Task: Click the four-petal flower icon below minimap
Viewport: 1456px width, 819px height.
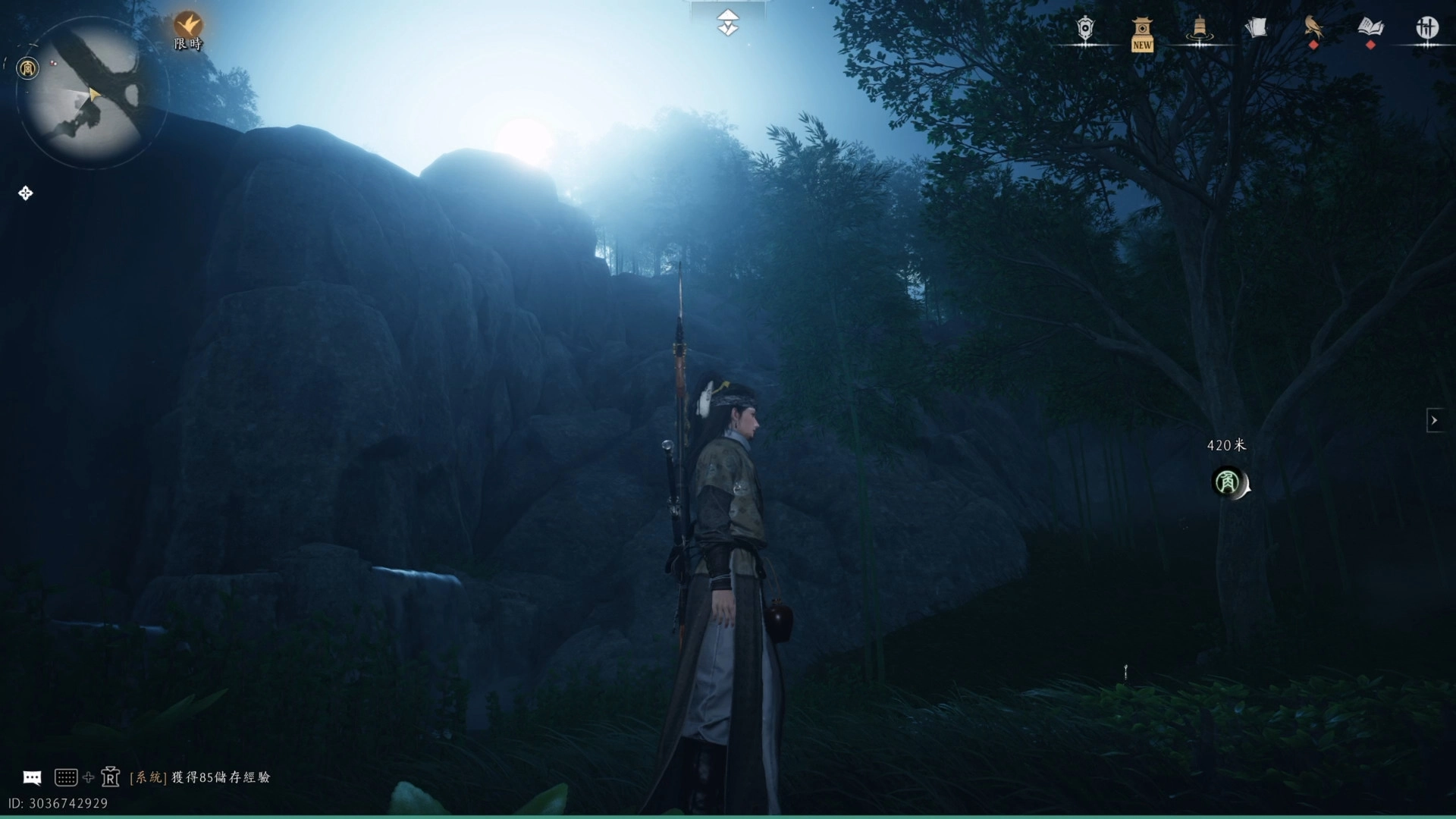Action: (26, 193)
